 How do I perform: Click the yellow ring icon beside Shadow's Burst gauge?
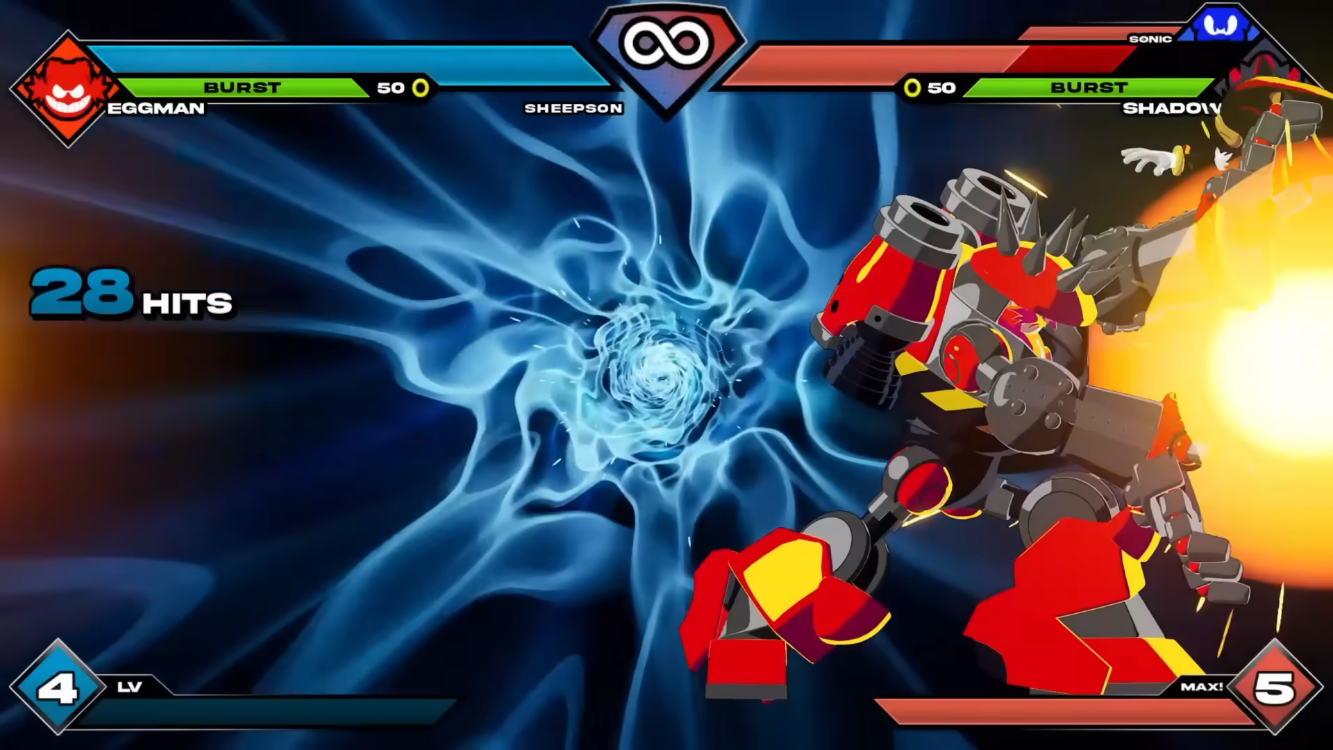914,87
